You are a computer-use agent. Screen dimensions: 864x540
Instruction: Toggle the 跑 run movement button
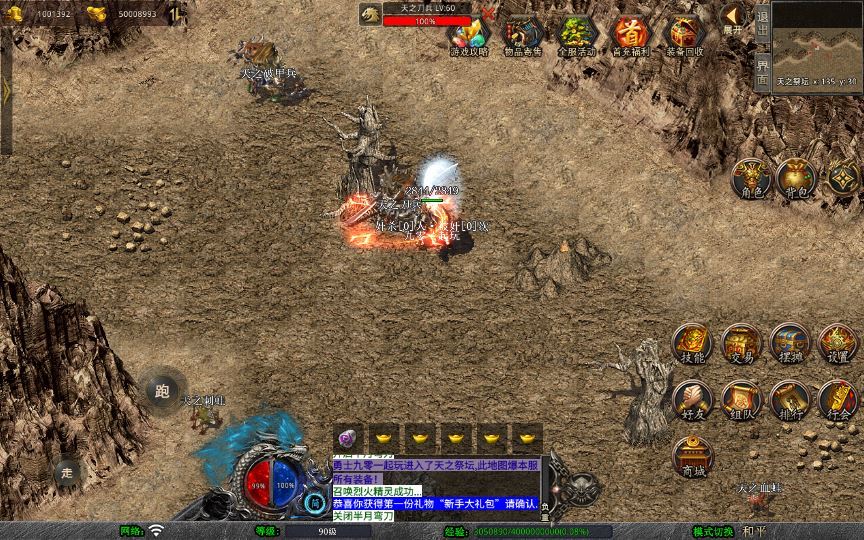[162, 391]
